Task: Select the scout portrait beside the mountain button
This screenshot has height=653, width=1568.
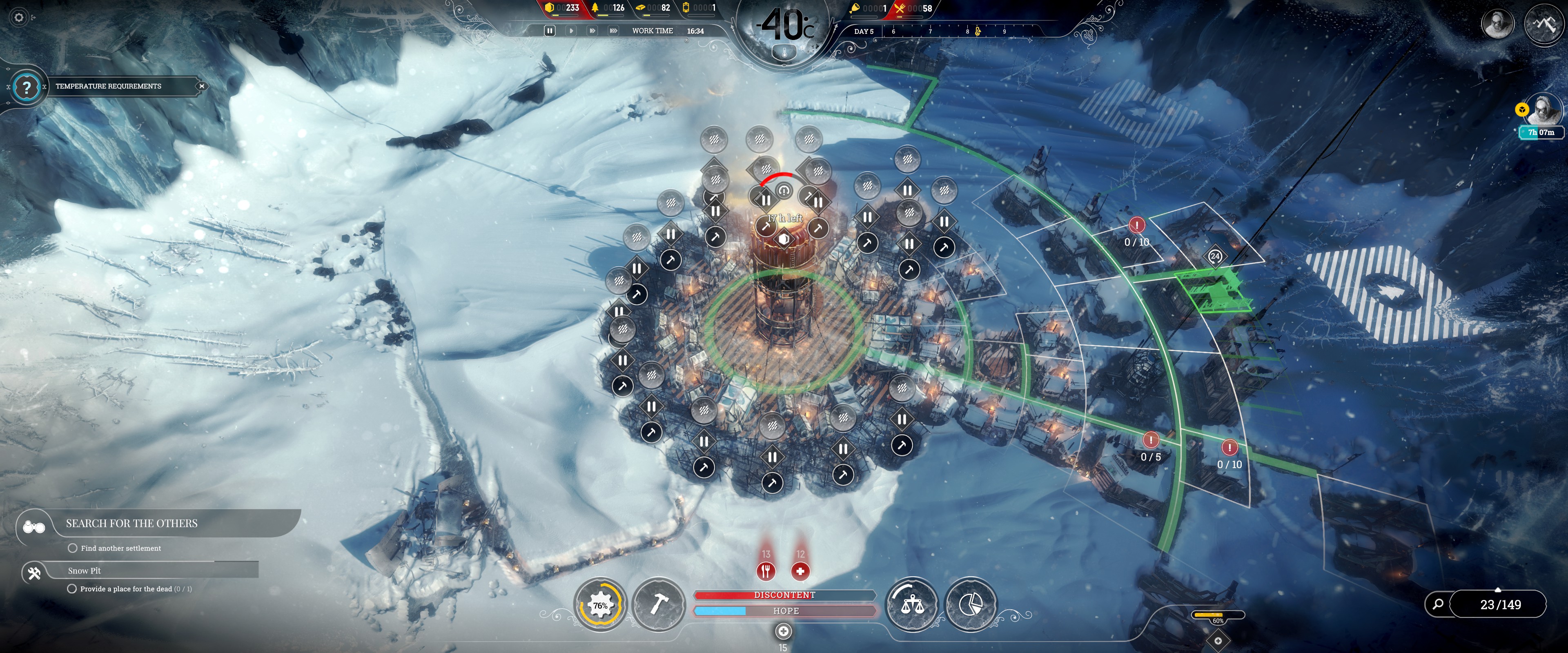Action: click(1497, 24)
